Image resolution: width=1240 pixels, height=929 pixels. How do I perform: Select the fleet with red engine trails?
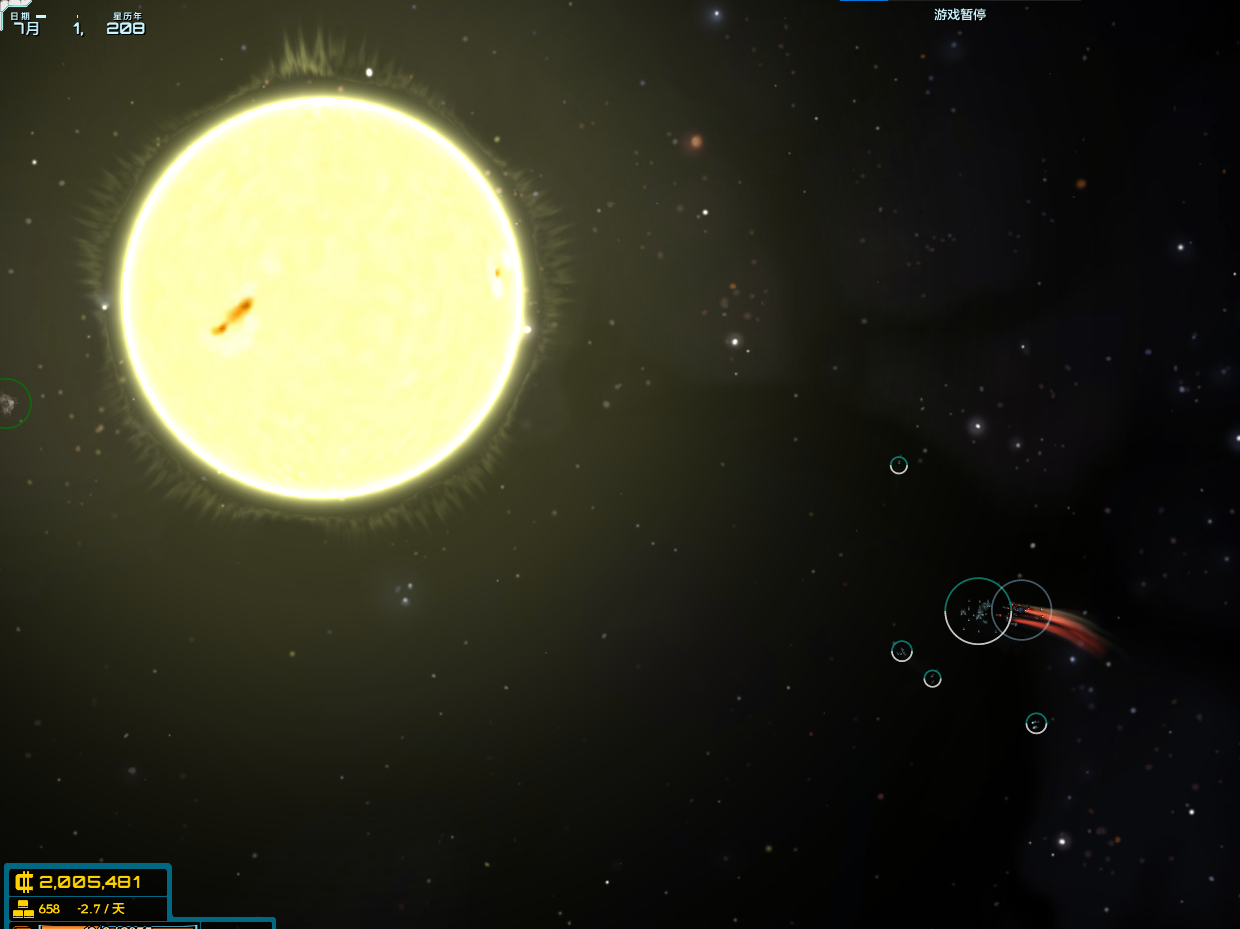pos(1023,610)
